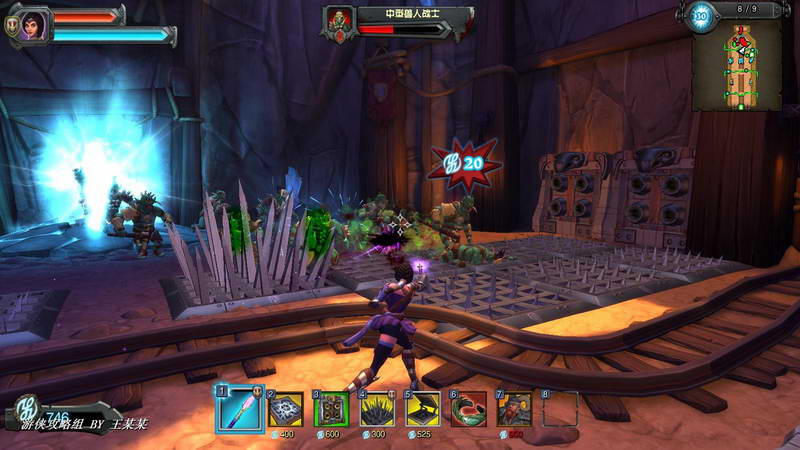
Task: Select the green wall trap costing 600
Action: [331, 409]
